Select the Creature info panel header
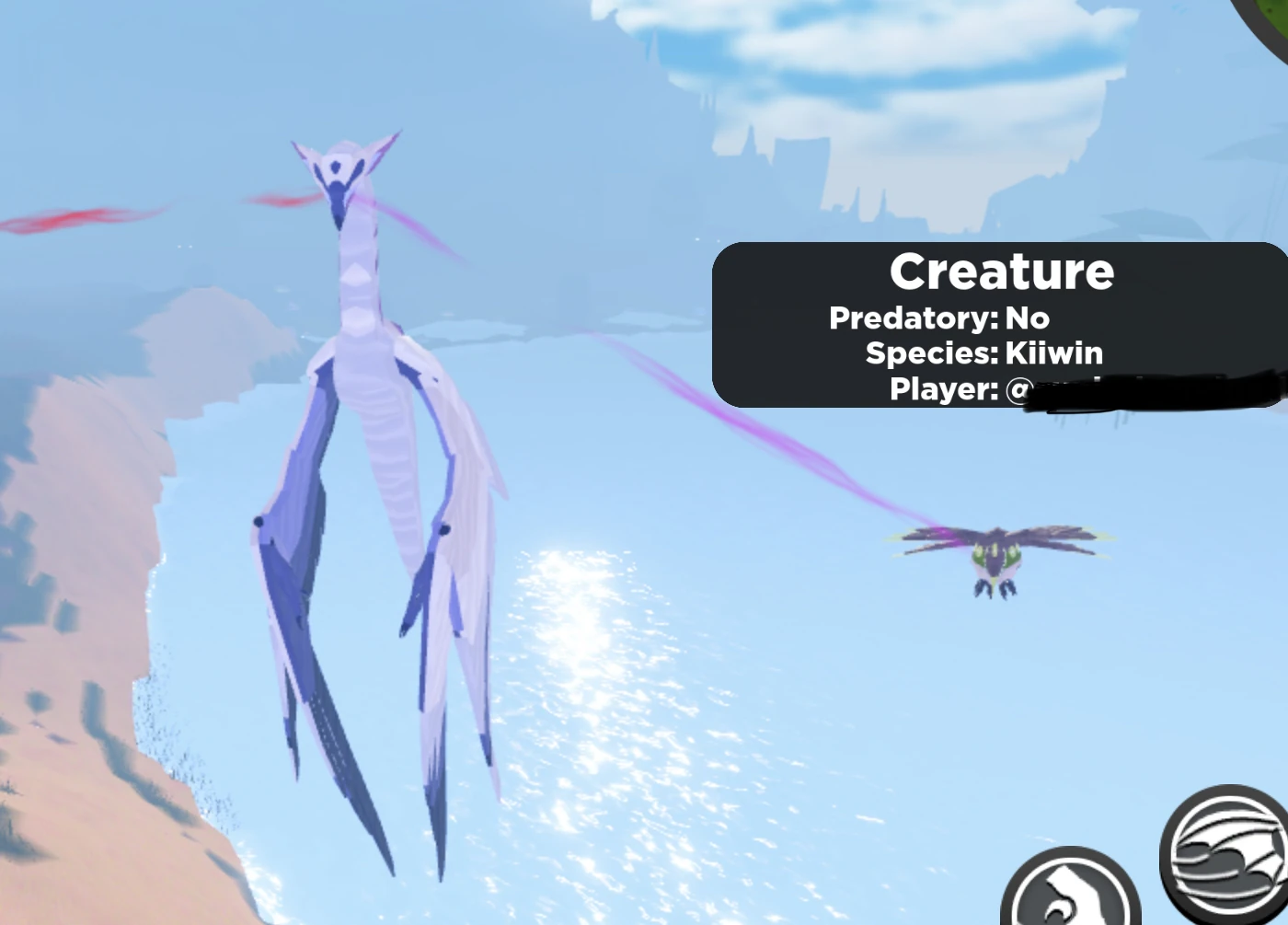 click(x=1003, y=272)
